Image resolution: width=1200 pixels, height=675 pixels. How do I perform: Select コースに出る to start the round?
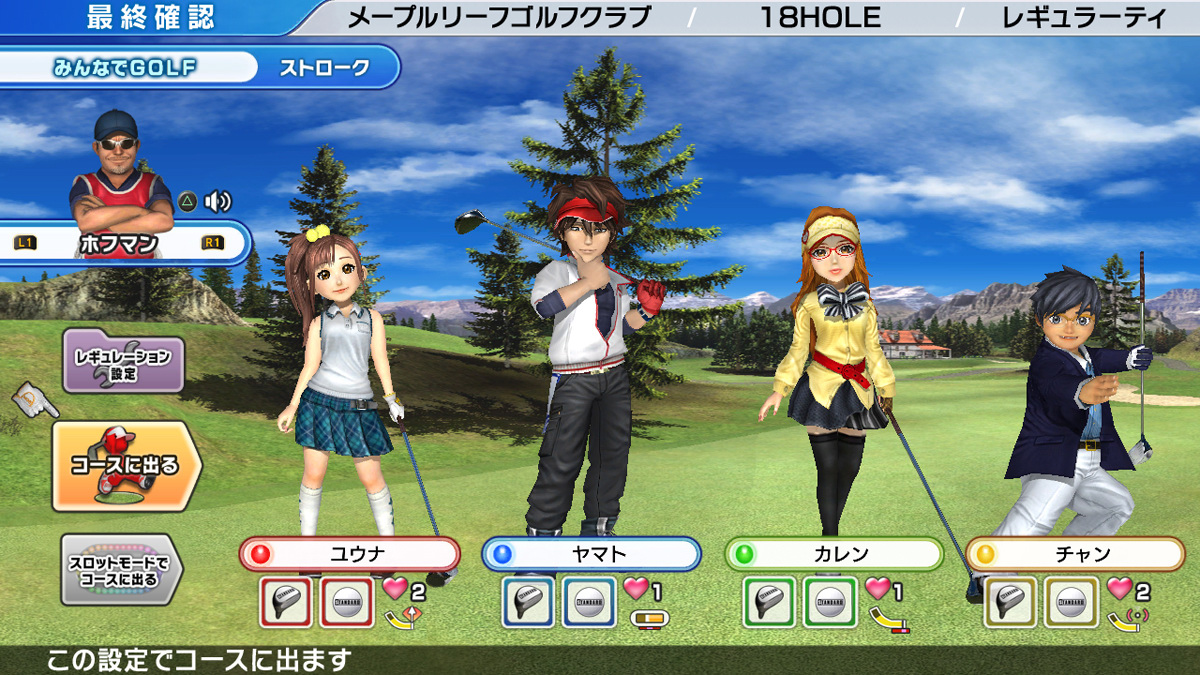(125, 466)
